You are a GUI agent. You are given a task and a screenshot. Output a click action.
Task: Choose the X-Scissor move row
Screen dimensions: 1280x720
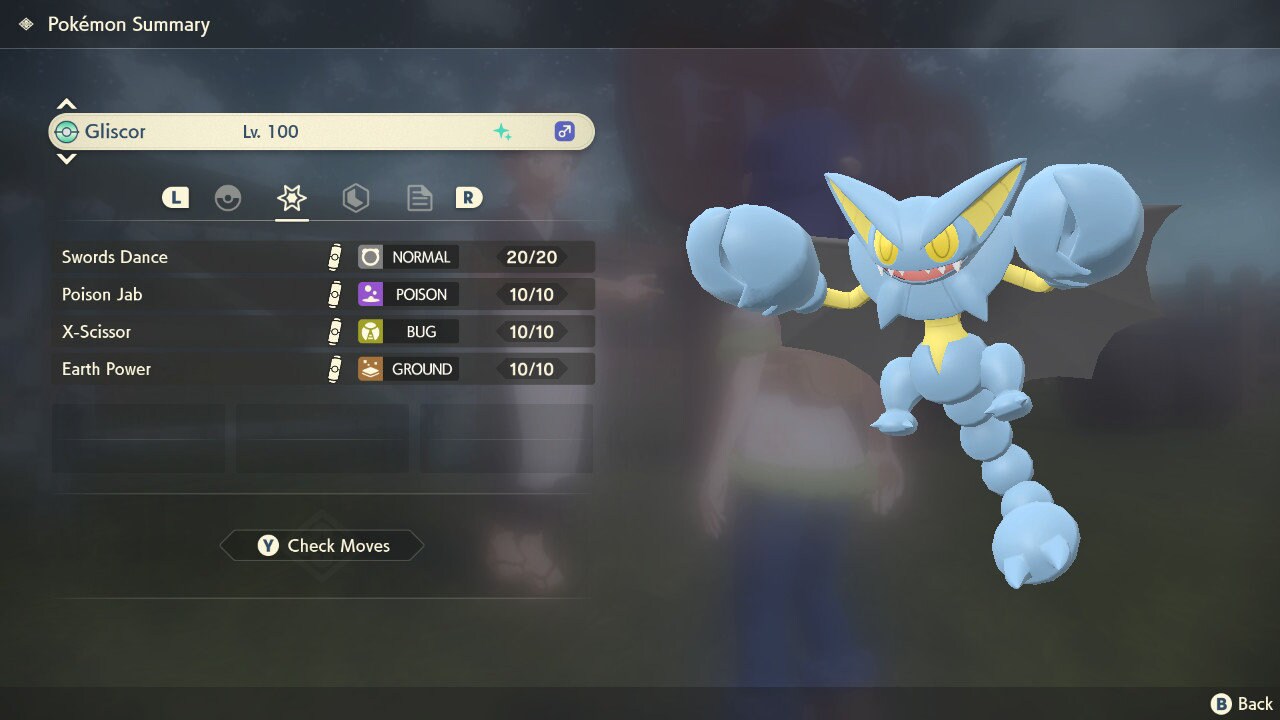tap(322, 331)
